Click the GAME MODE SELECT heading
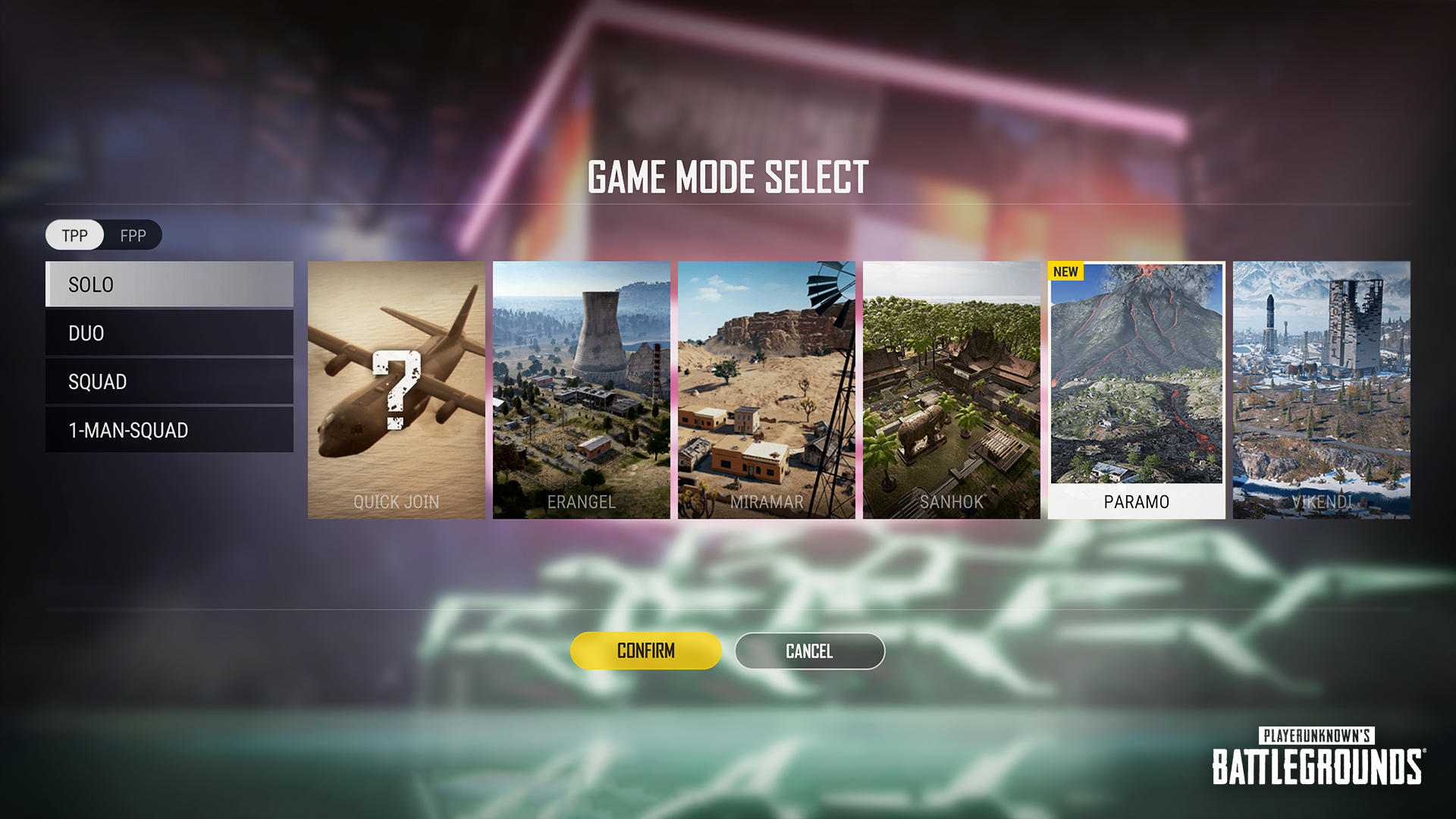 [730, 177]
